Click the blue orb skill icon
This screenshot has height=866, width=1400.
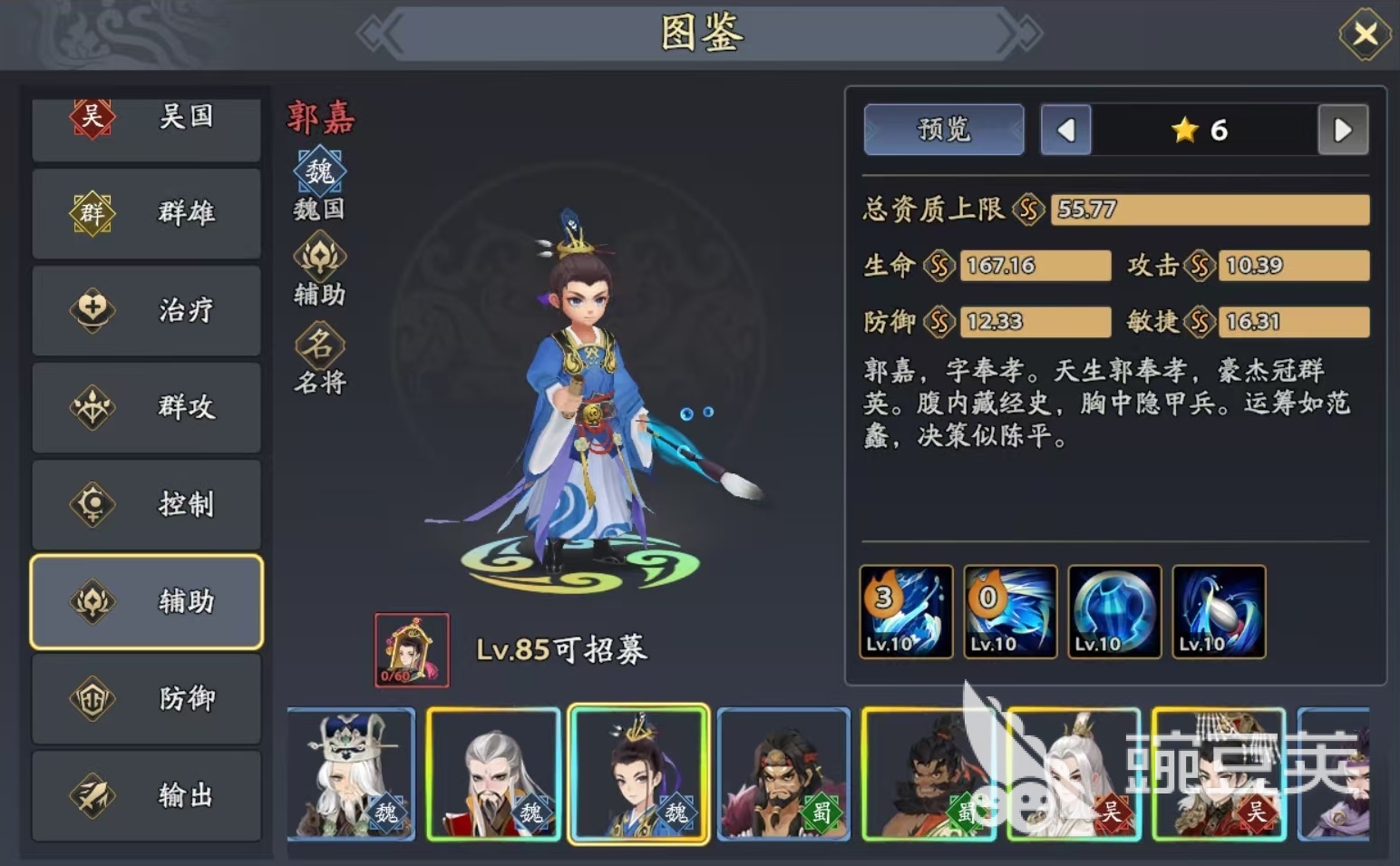[x=1113, y=610]
